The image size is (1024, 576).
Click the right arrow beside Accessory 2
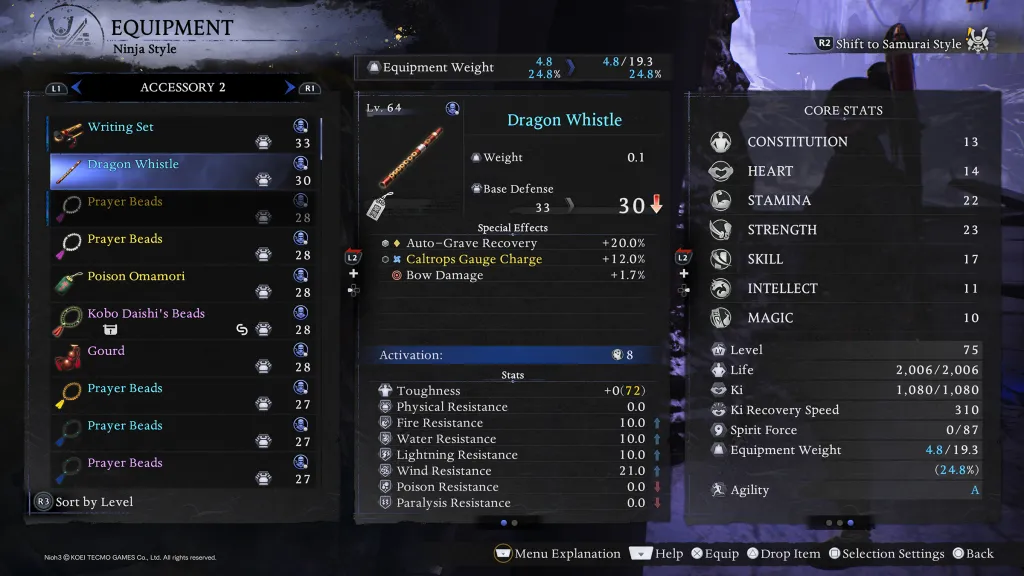tap(290, 88)
